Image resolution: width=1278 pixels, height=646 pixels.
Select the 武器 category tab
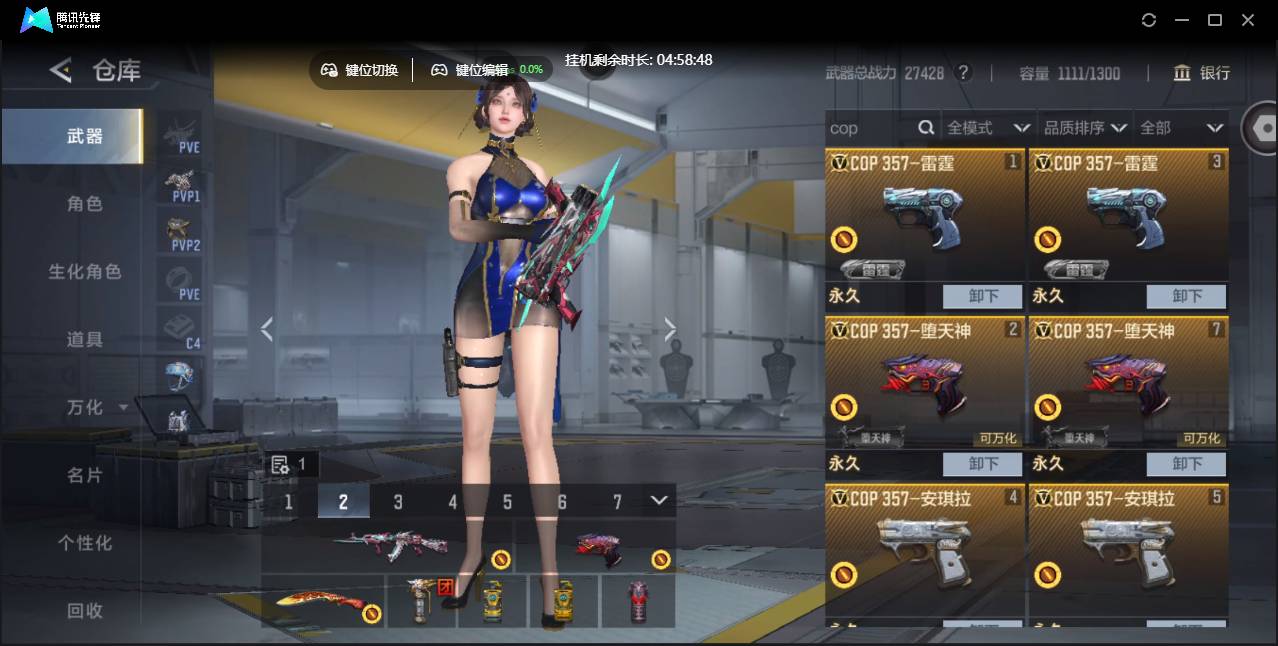[x=85, y=136]
